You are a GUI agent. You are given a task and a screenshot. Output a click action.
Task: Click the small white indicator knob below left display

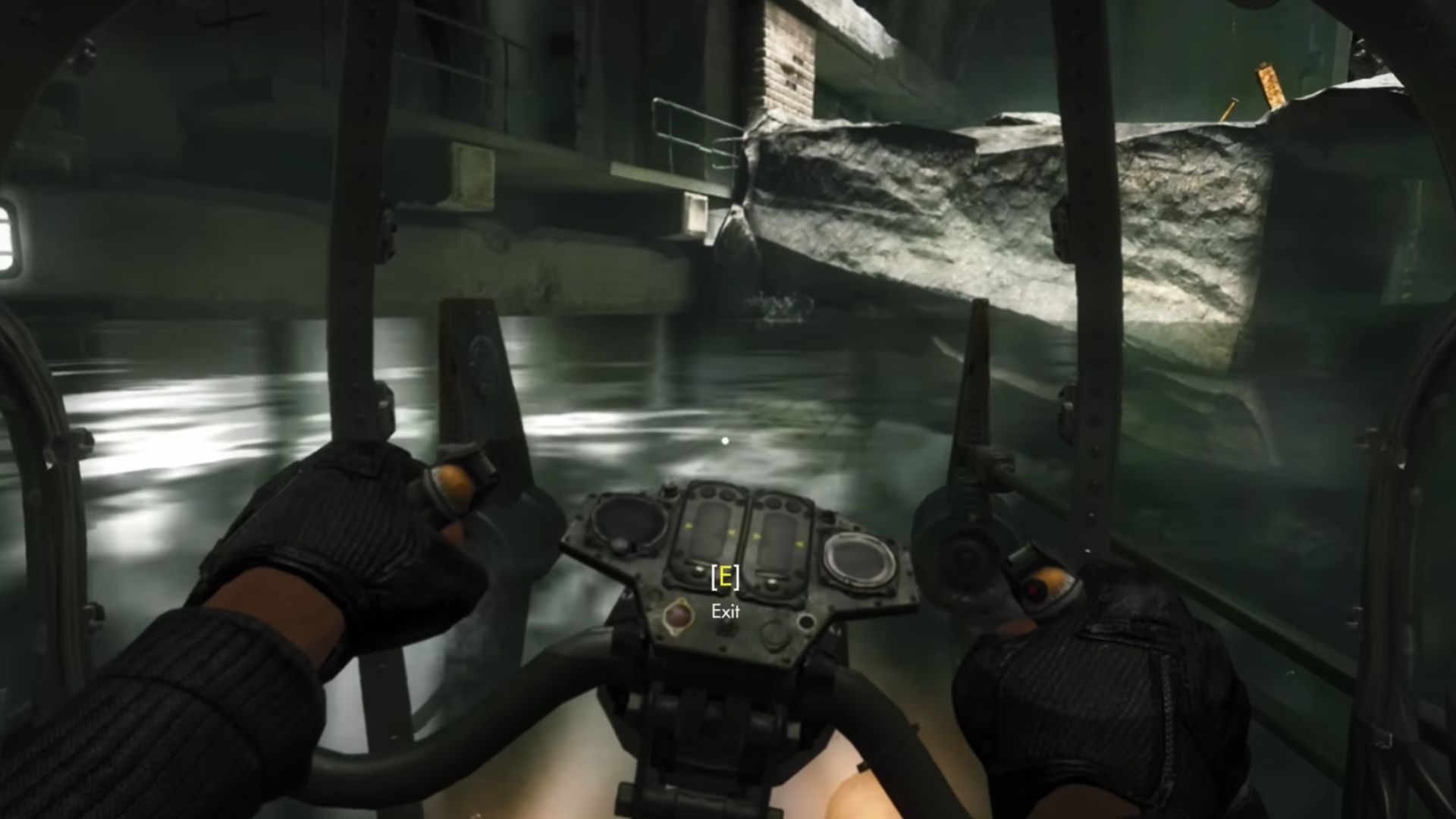click(x=700, y=568)
